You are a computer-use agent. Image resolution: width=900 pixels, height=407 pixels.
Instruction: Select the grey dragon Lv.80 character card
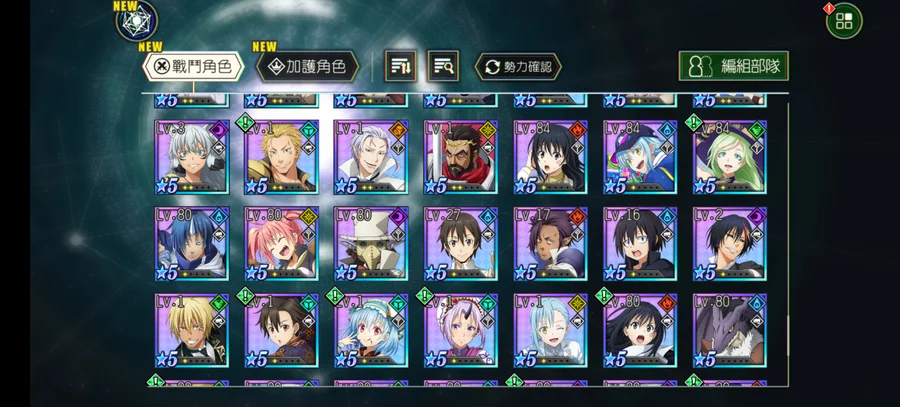point(730,330)
